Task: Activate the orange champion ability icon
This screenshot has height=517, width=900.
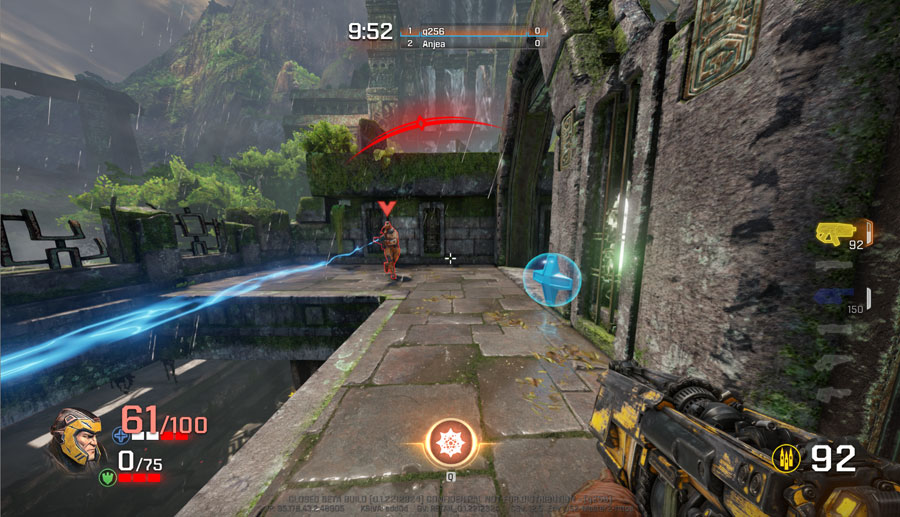Action: click(x=450, y=442)
